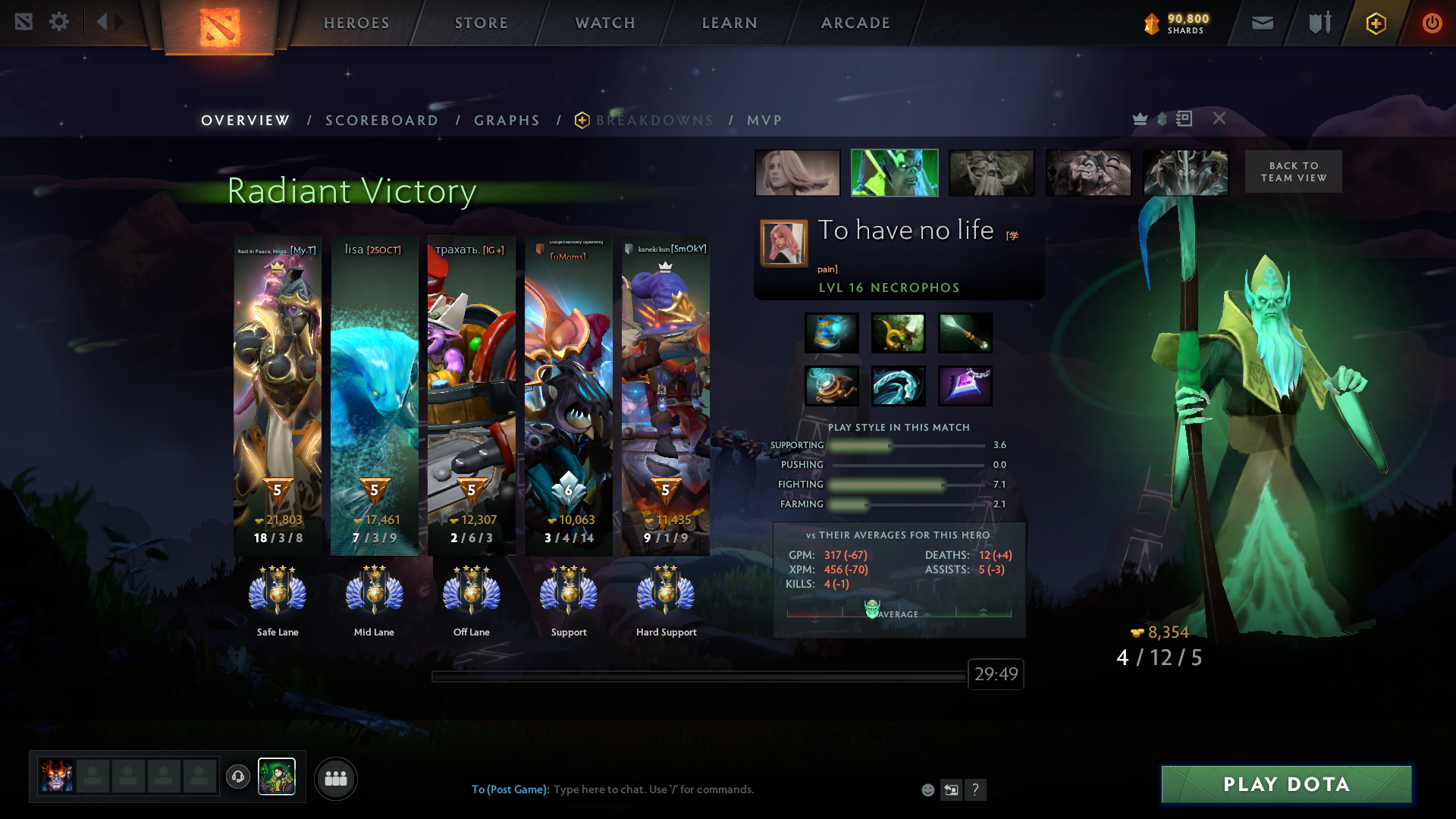Viewport: 1456px width, 819px height.
Task: Go to the Store section
Action: pos(482,23)
